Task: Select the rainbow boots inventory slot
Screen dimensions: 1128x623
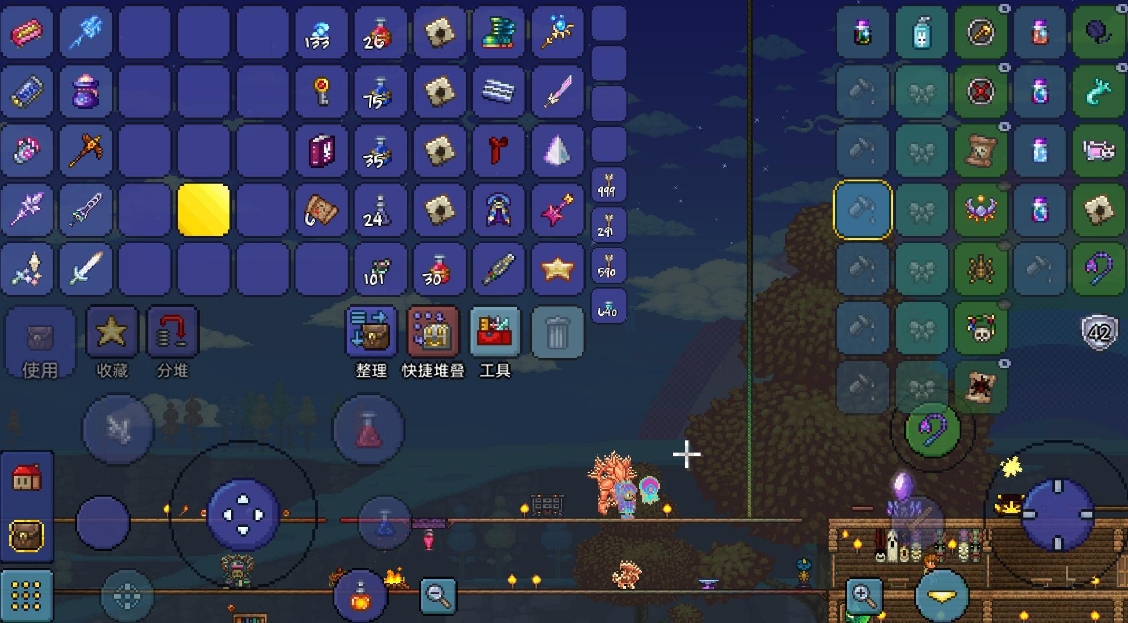Action: click(x=498, y=33)
